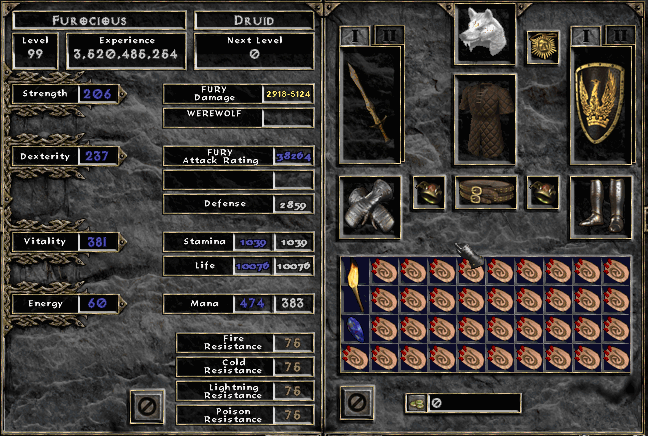This screenshot has width=648, height=436.
Task: Click the gold coins button
Action: (x=414, y=403)
